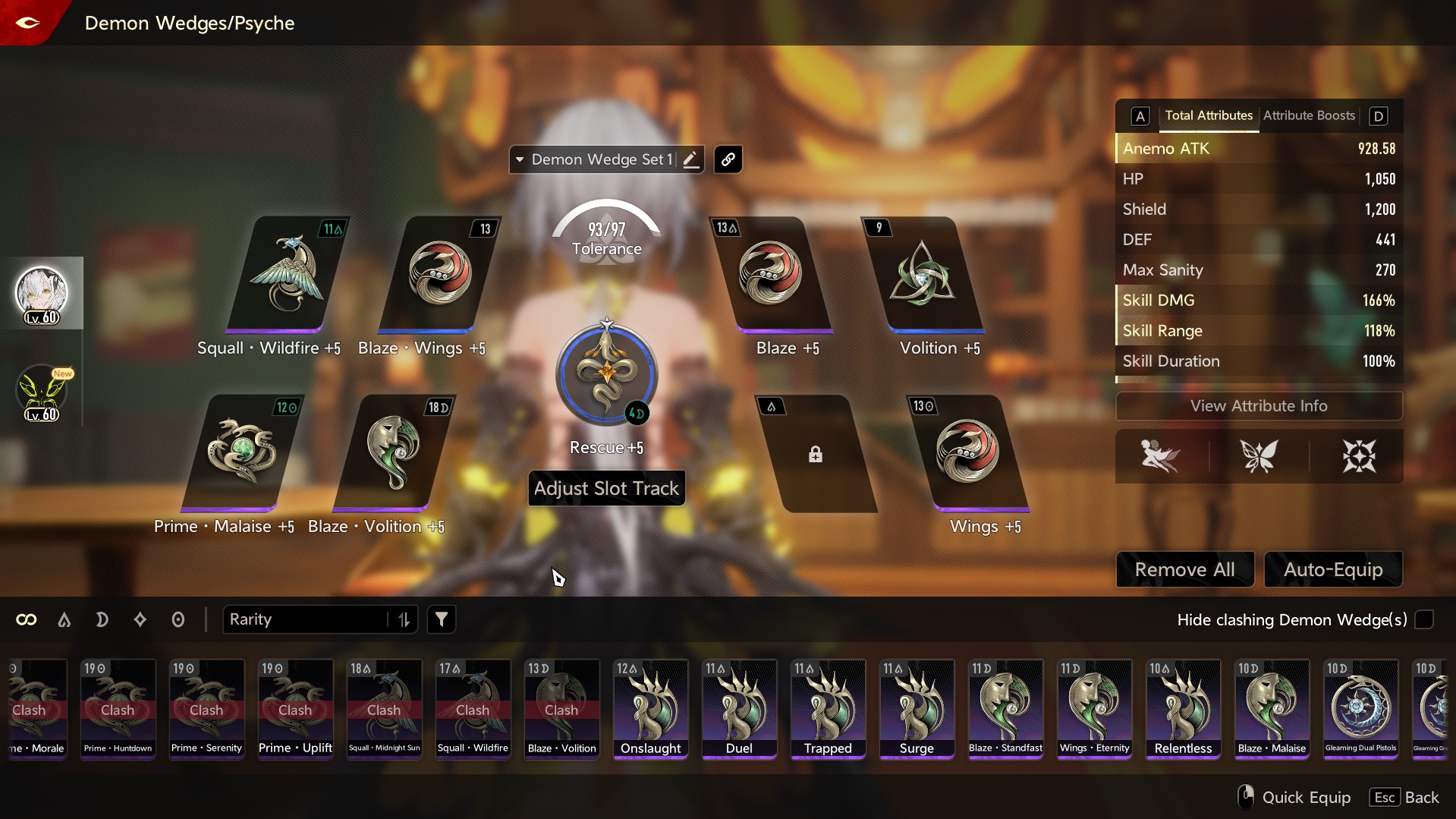Select the Squall · Wildfire +5 wedge slot
The height and width of the screenshot is (819, 1456).
[x=288, y=274]
